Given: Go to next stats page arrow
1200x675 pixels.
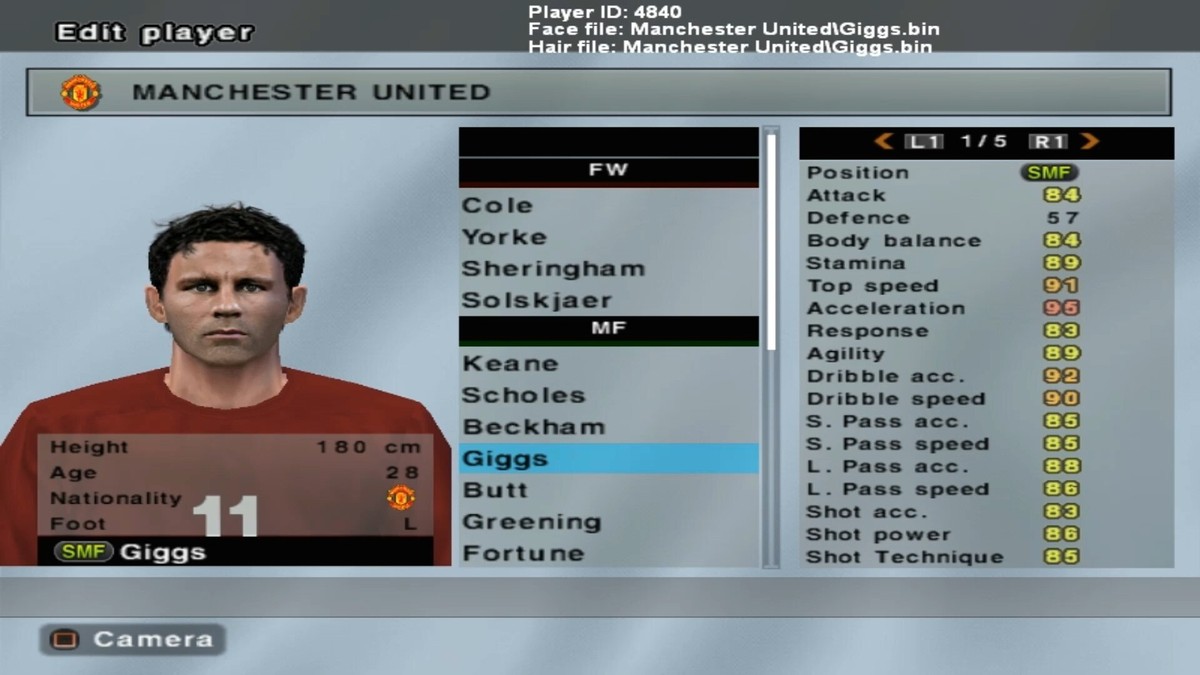Looking at the screenshot, I should pos(1090,142).
